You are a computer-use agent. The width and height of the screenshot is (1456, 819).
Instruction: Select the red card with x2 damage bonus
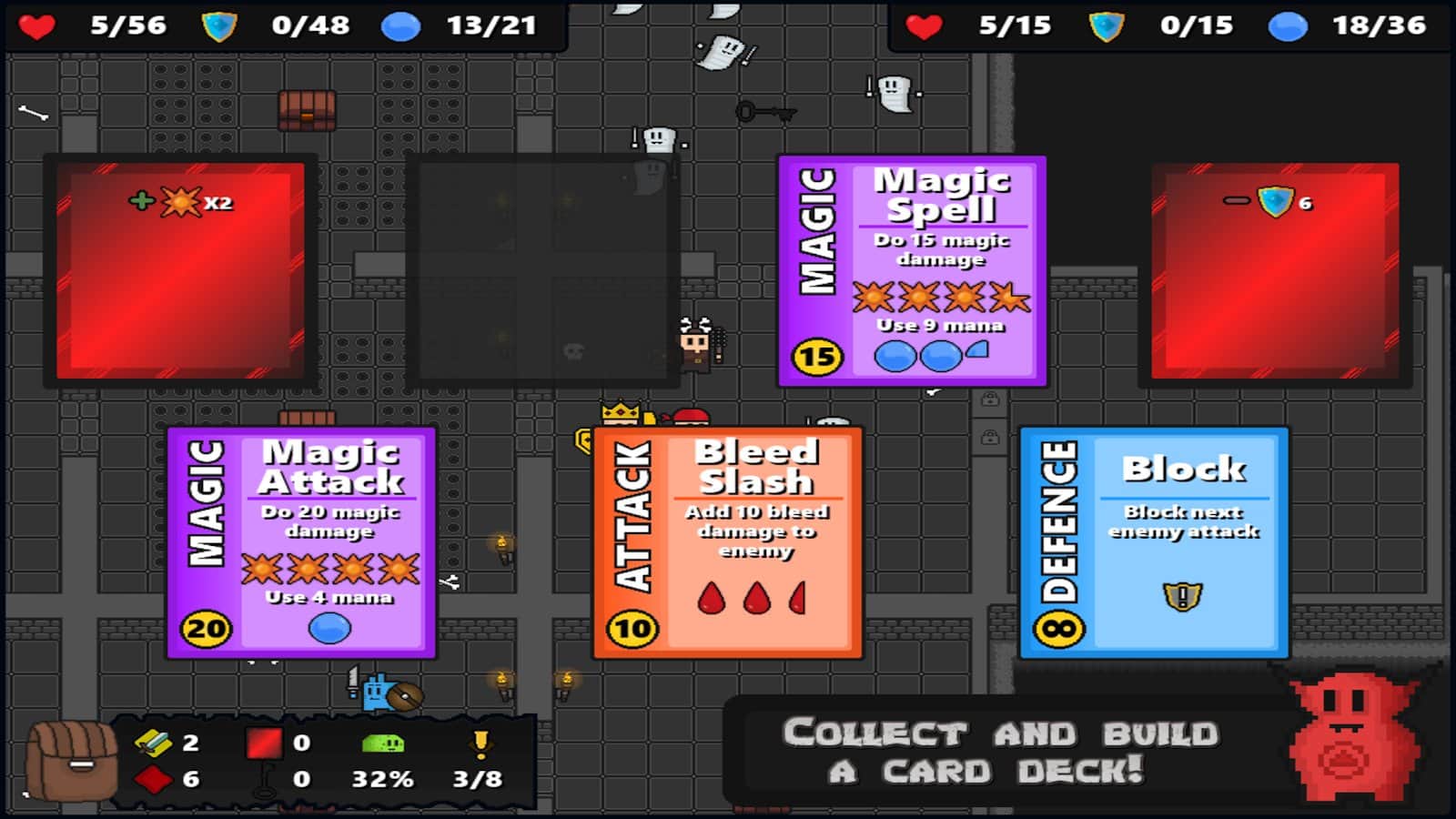click(x=180, y=271)
